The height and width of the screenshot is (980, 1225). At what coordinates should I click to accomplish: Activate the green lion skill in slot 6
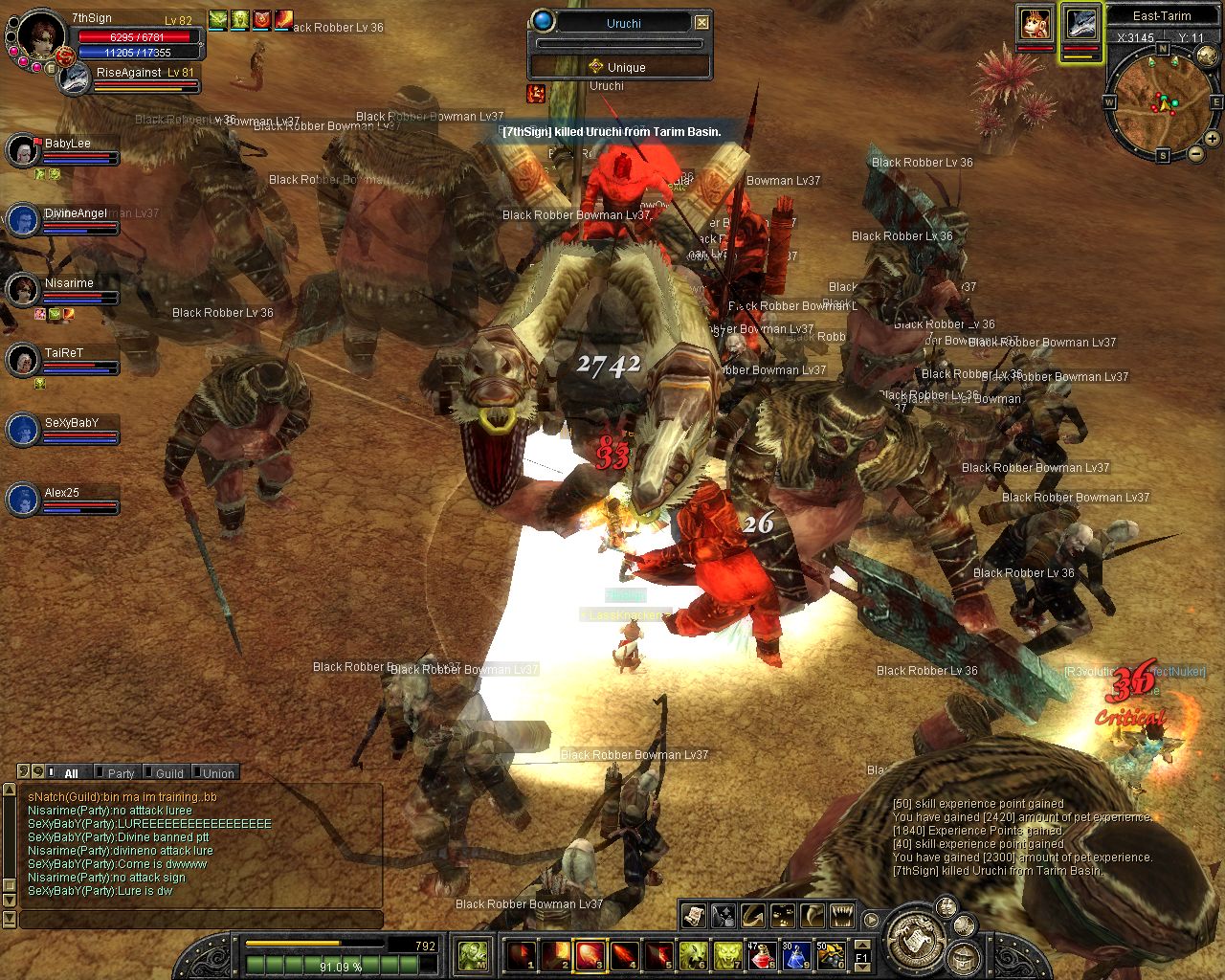pyautogui.click(x=693, y=955)
